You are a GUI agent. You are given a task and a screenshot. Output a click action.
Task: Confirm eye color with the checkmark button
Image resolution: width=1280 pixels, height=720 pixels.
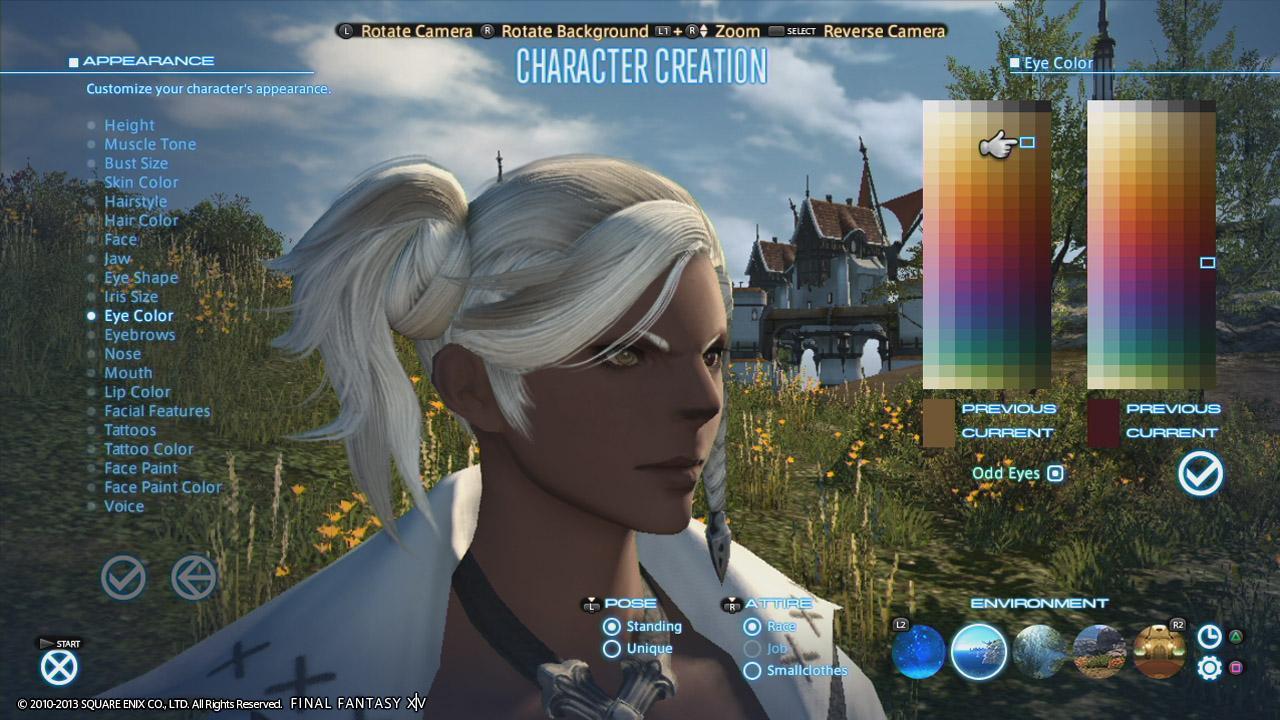[x=1200, y=473]
